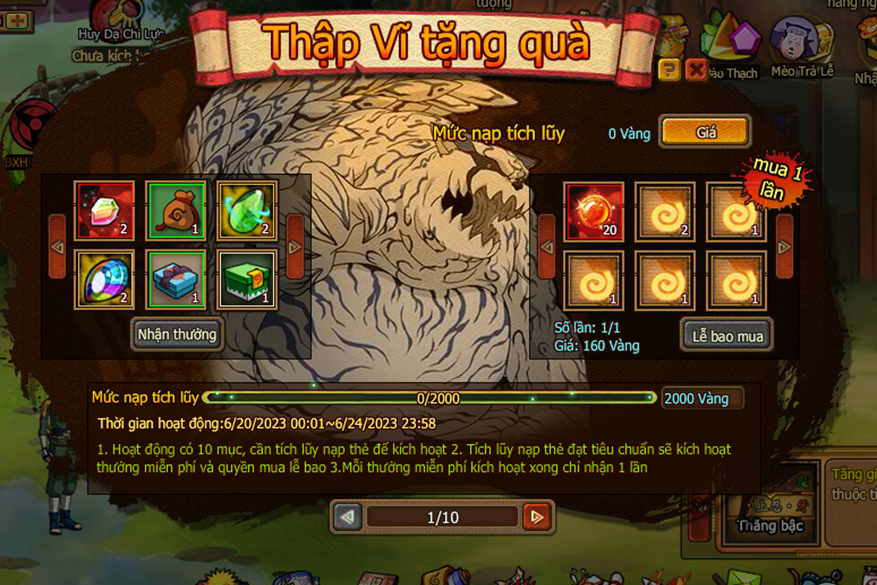Viewport: 877px width, 585px height.
Task: Claim the reward with Nhận thưởng
Action: (177, 334)
